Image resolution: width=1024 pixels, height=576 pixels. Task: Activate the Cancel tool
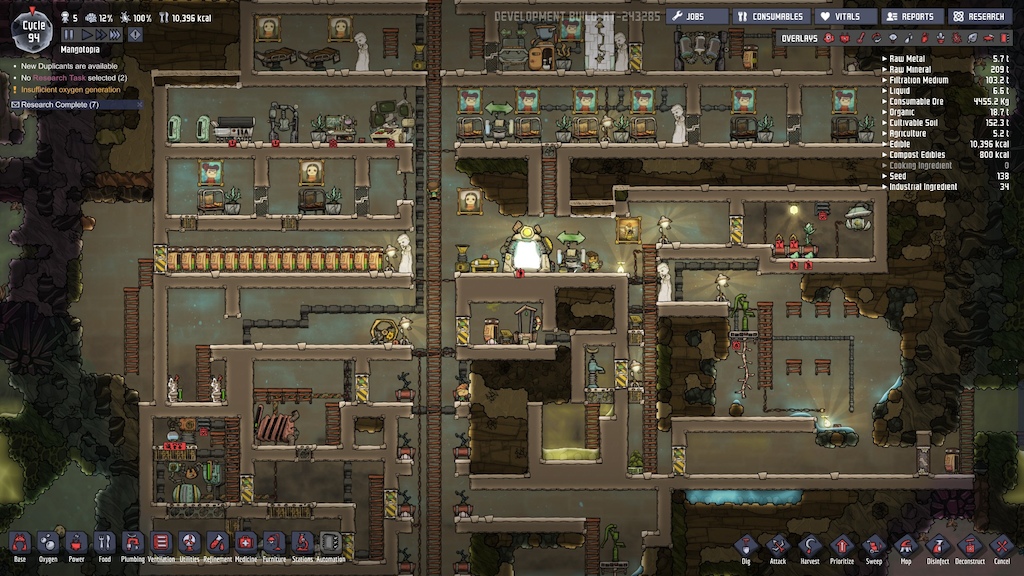[x=1001, y=548]
